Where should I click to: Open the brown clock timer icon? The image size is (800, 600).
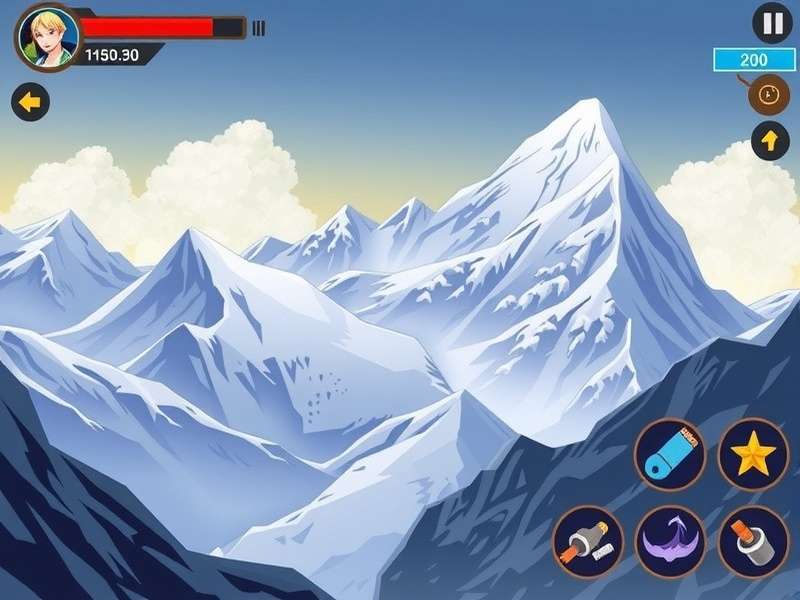click(x=766, y=94)
